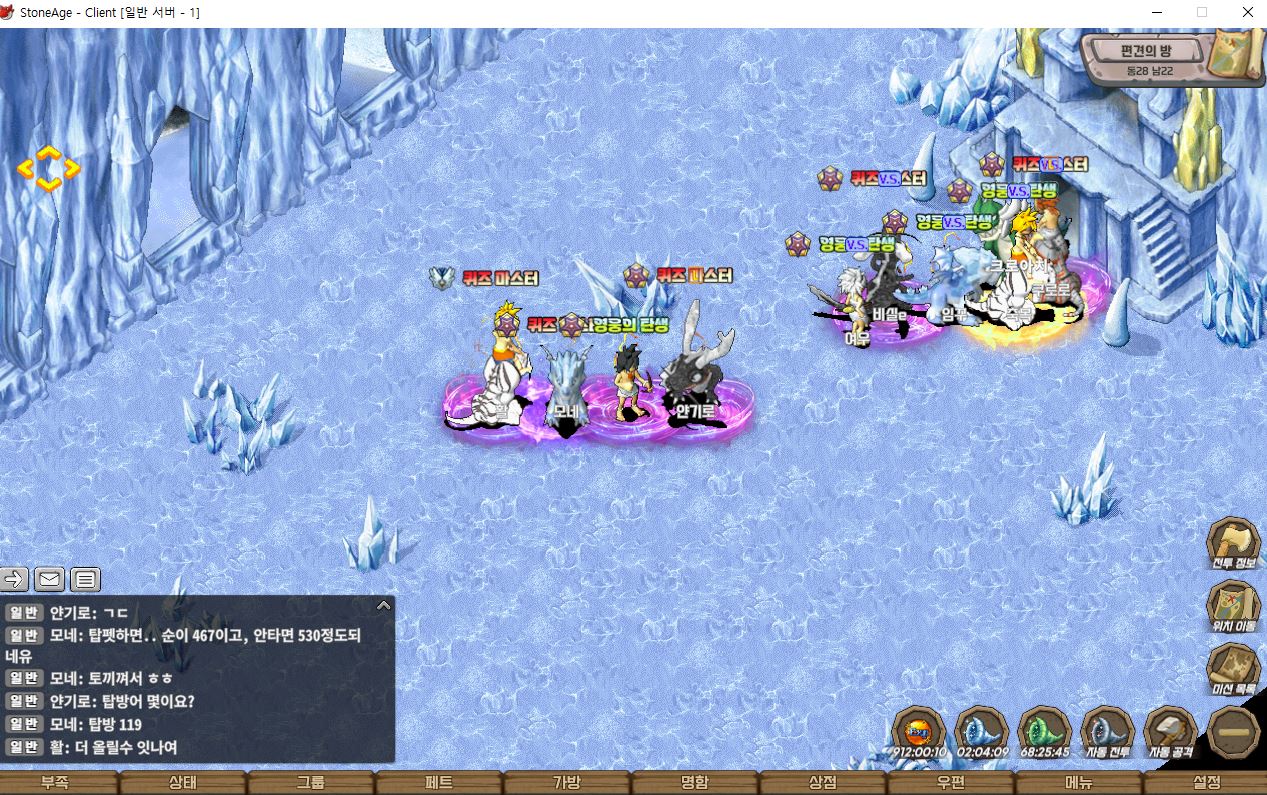1267x795 pixels.
Task: Open the 가방 (bag) inventory
Action: 567,783
